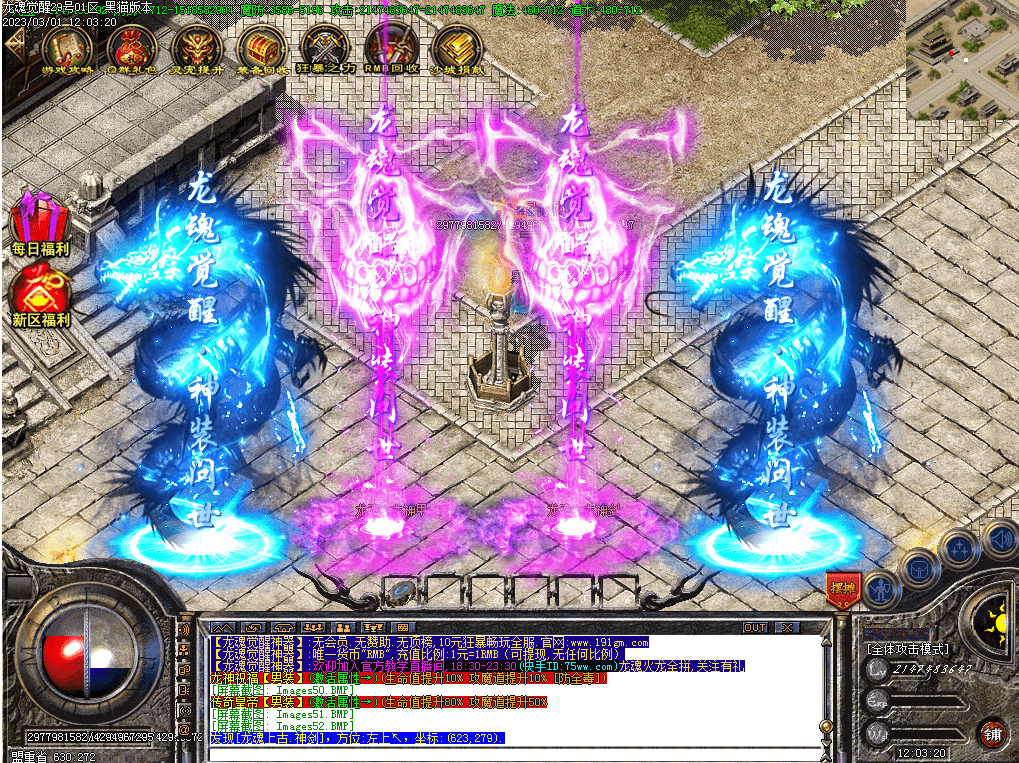The height and width of the screenshot is (763, 1019).
Task: Open the RMB回收 icon
Action: 391,47
